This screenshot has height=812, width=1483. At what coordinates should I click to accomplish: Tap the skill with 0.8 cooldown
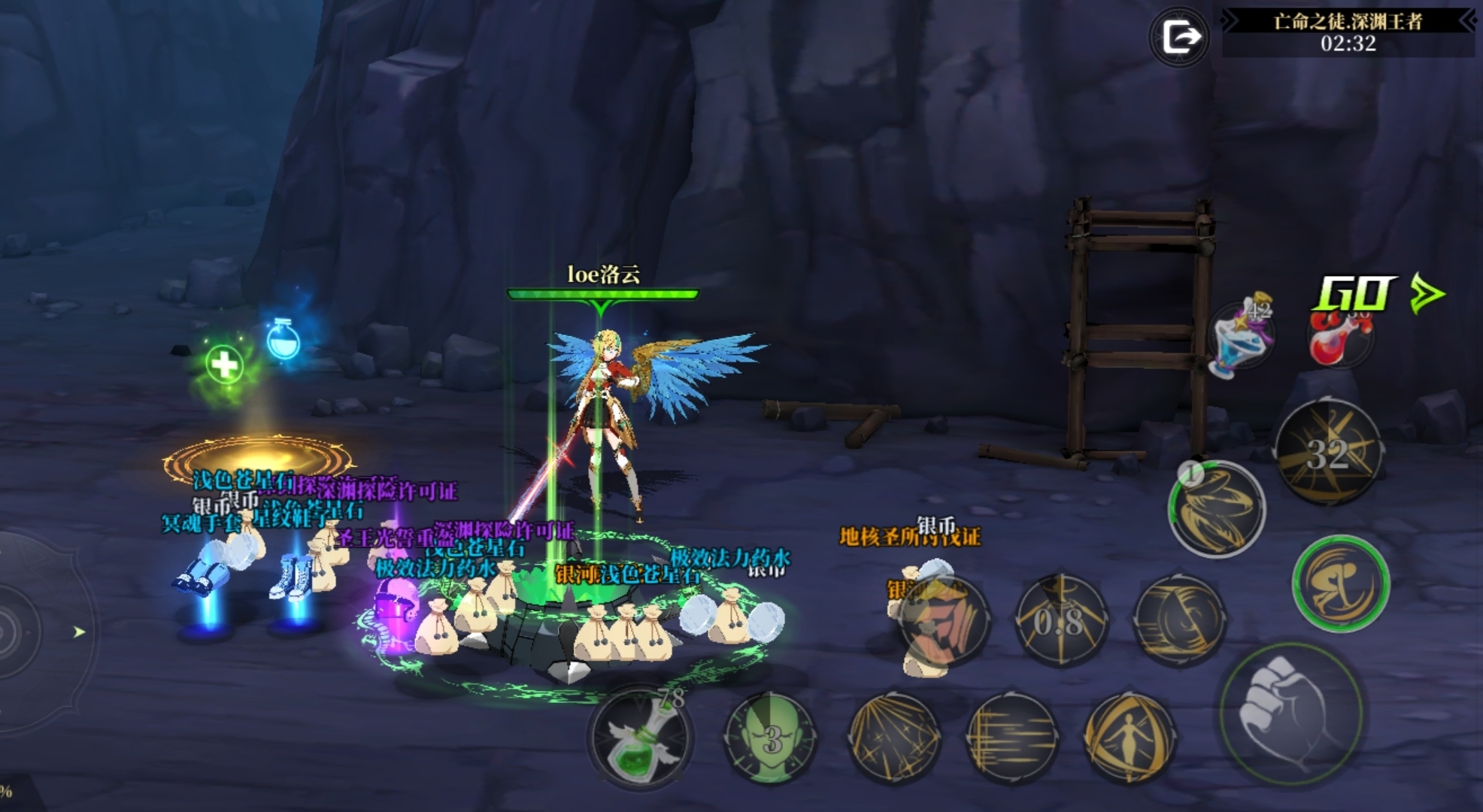tap(1060, 620)
